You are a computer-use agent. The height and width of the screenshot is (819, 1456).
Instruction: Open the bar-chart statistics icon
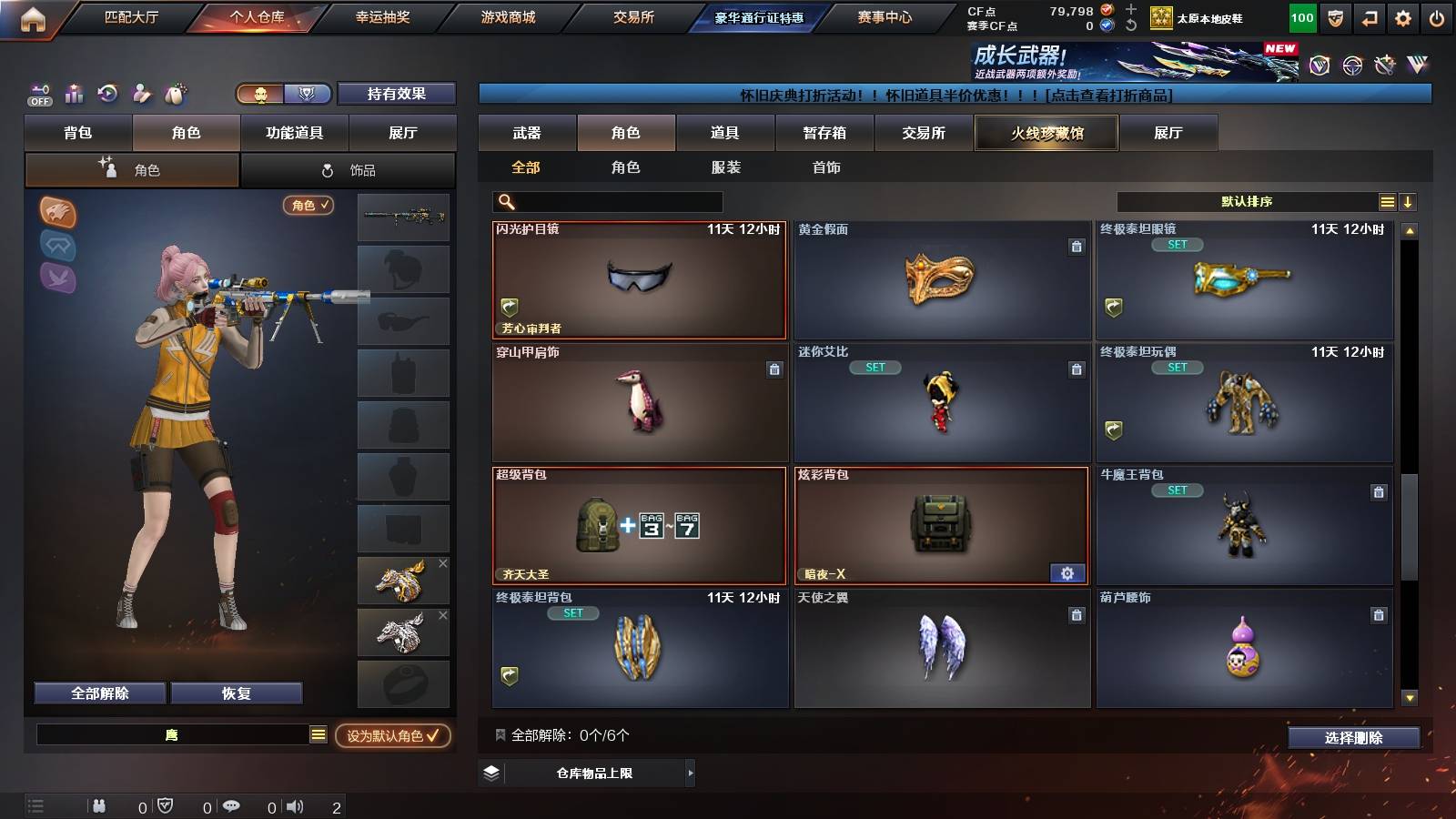(x=73, y=94)
